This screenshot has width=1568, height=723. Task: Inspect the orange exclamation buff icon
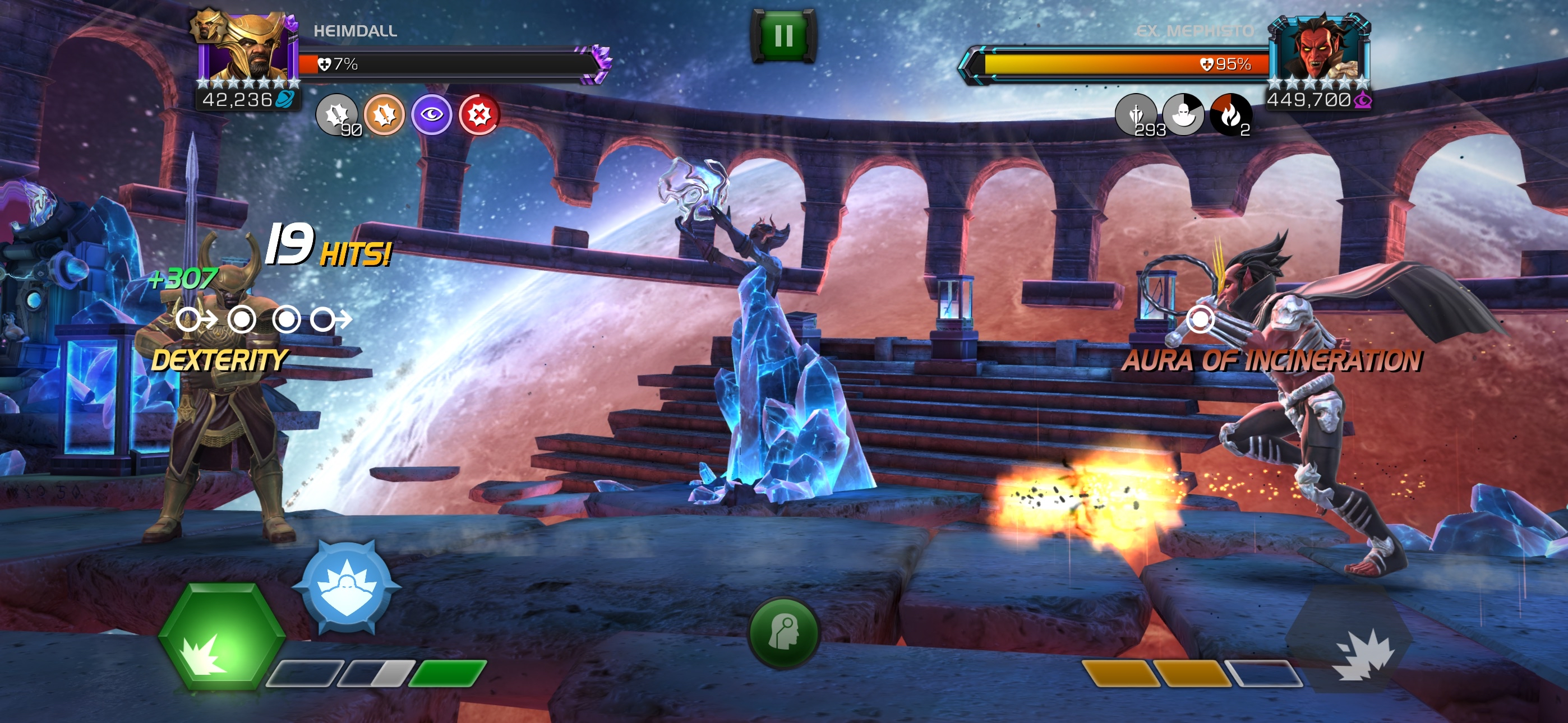tap(384, 114)
